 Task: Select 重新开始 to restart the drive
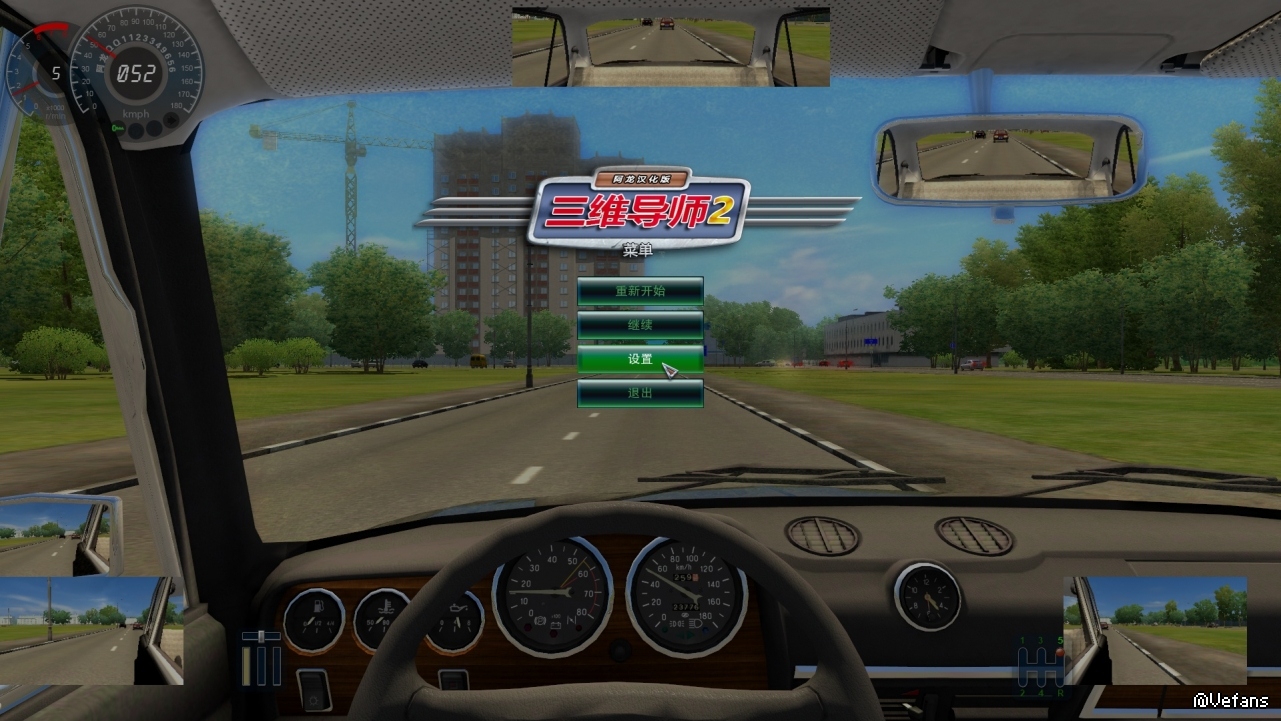click(640, 291)
